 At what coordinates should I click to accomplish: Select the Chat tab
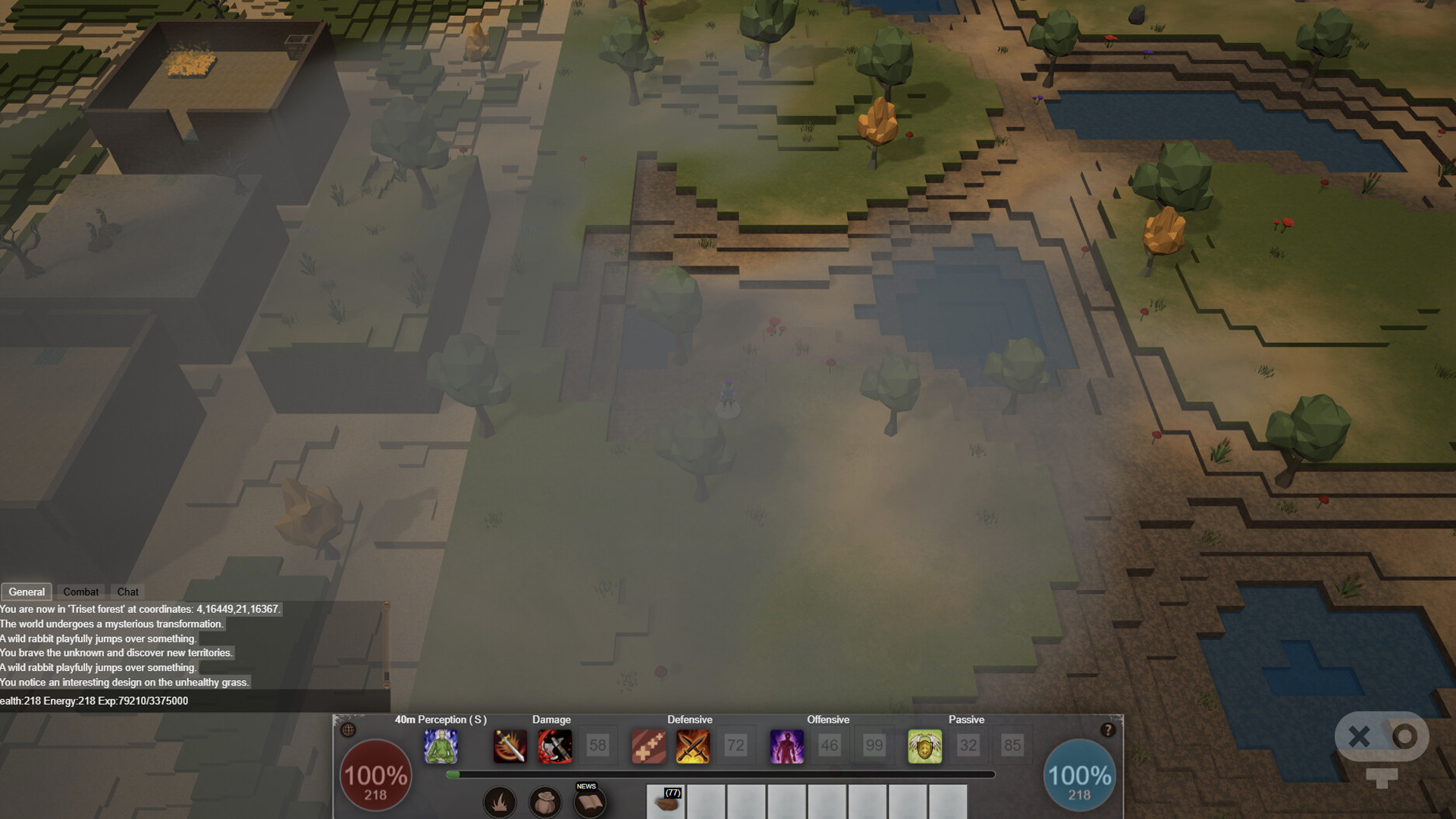click(127, 591)
